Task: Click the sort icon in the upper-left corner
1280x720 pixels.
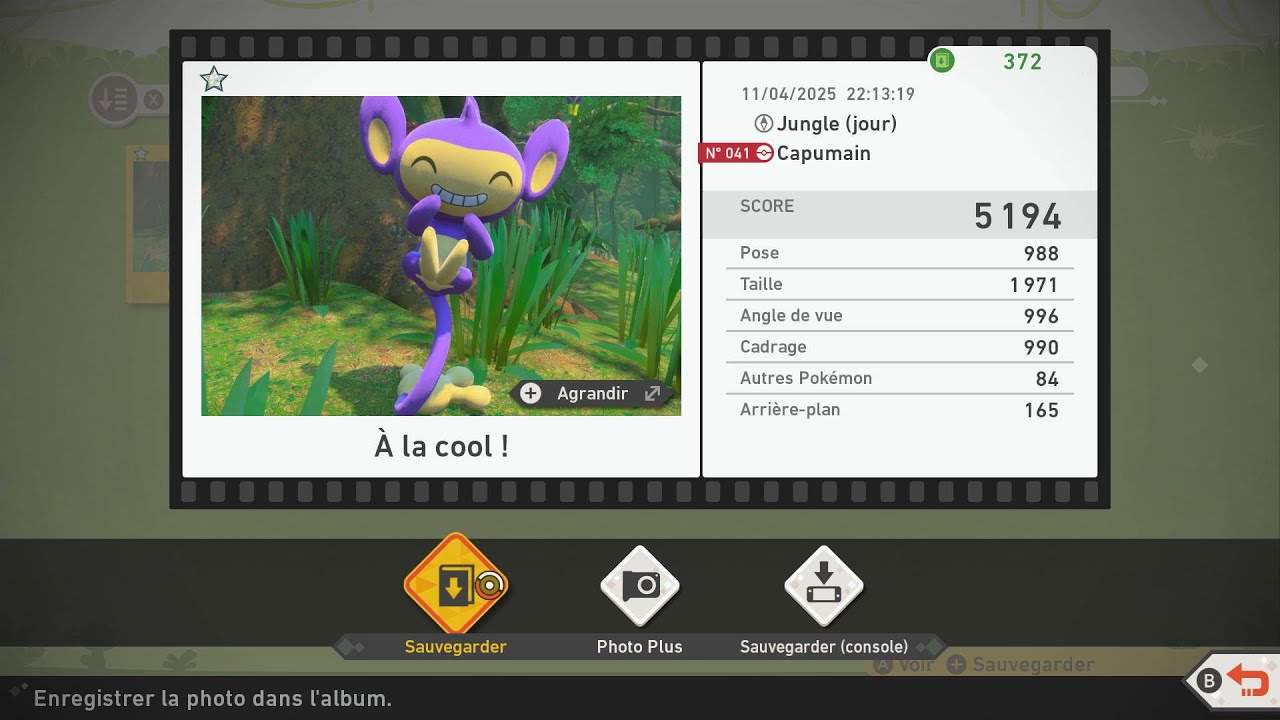Action: pyautogui.click(x=113, y=98)
